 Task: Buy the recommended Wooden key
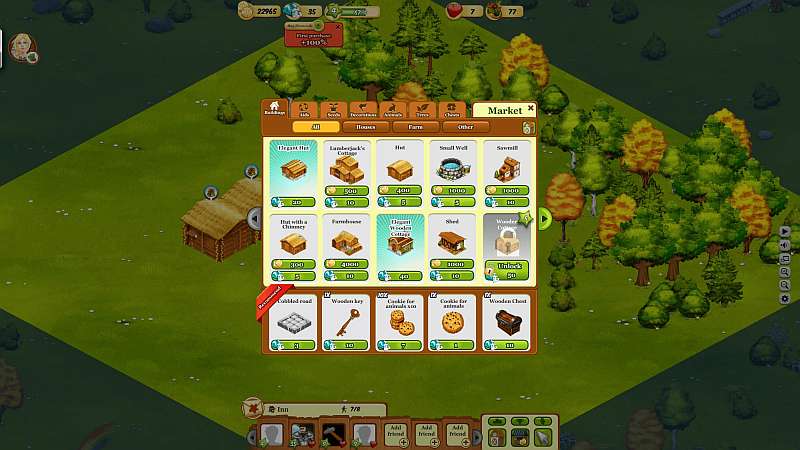347,322
